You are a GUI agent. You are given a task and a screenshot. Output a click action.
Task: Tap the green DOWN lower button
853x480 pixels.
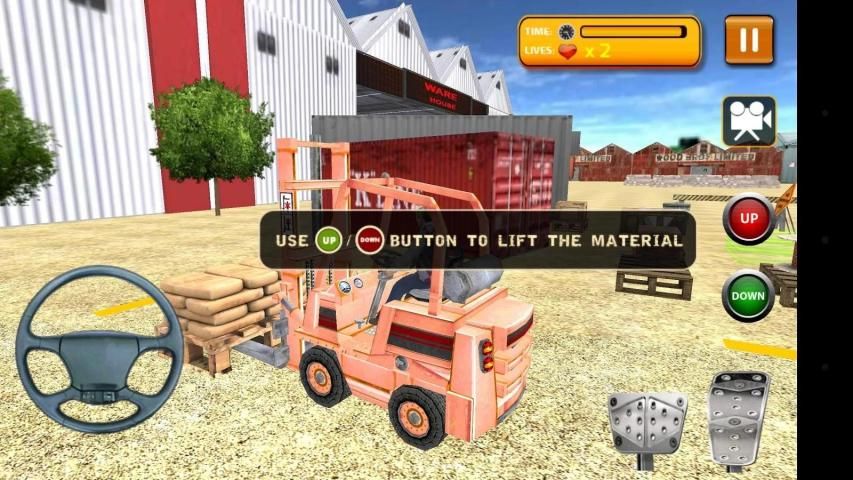pos(748,296)
